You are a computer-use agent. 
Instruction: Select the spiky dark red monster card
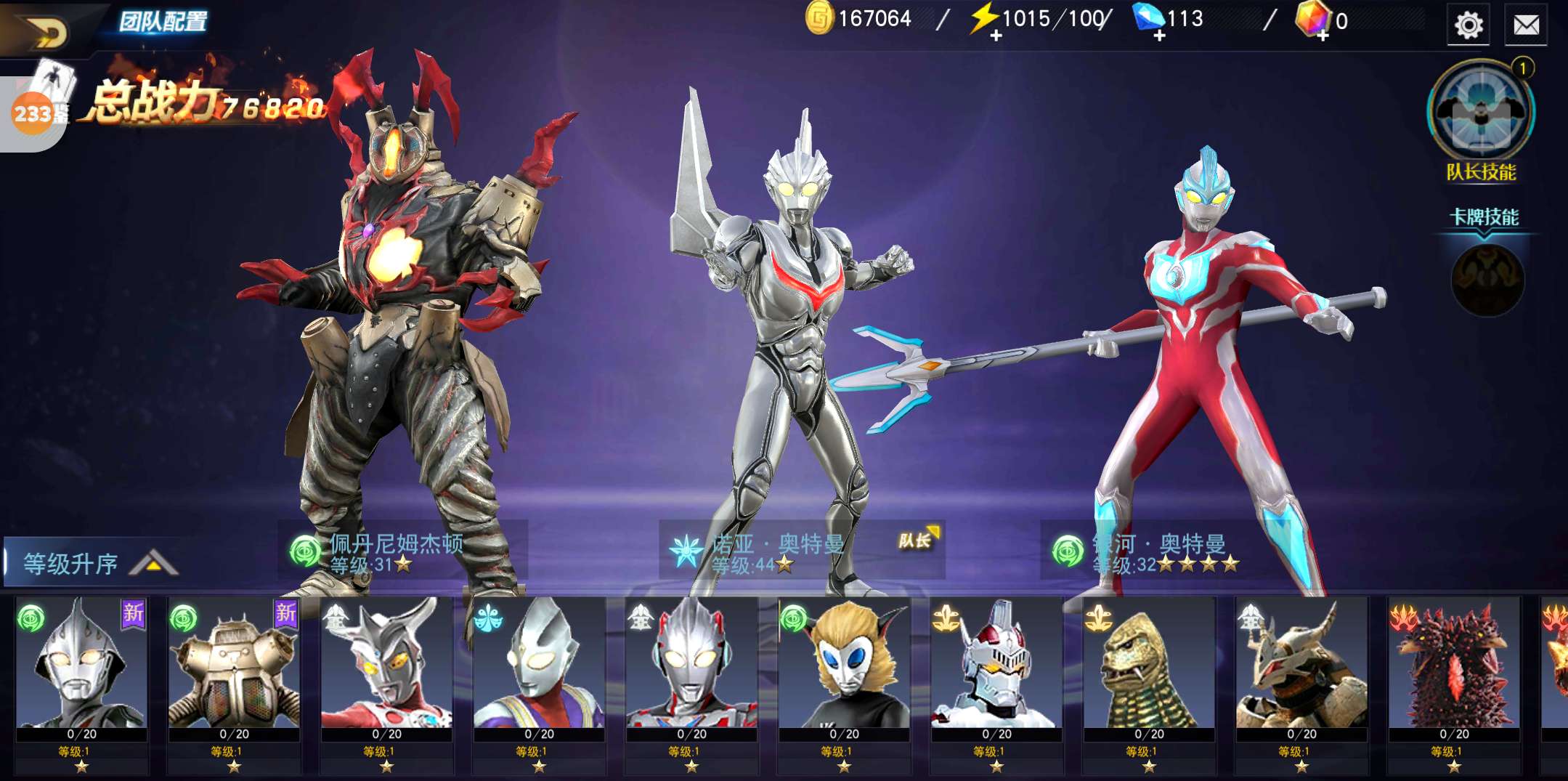pyautogui.click(x=1454, y=665)
